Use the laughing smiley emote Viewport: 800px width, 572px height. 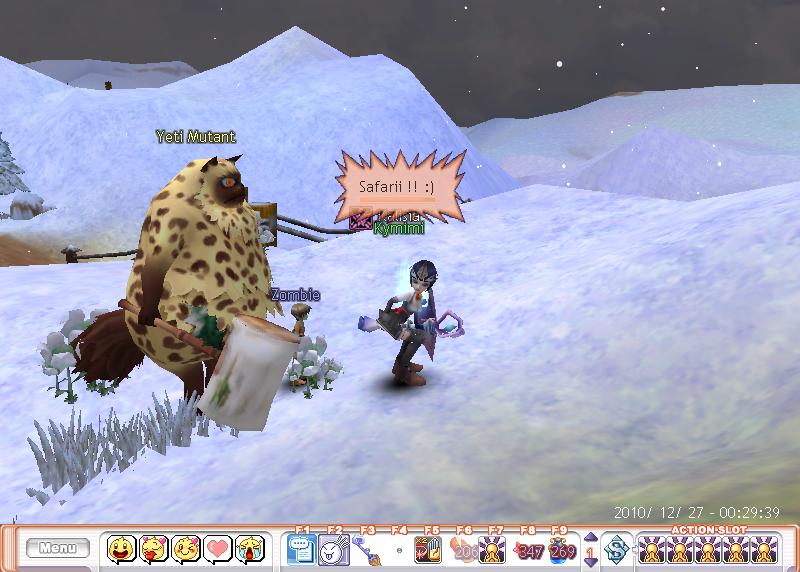click(122, 548)
